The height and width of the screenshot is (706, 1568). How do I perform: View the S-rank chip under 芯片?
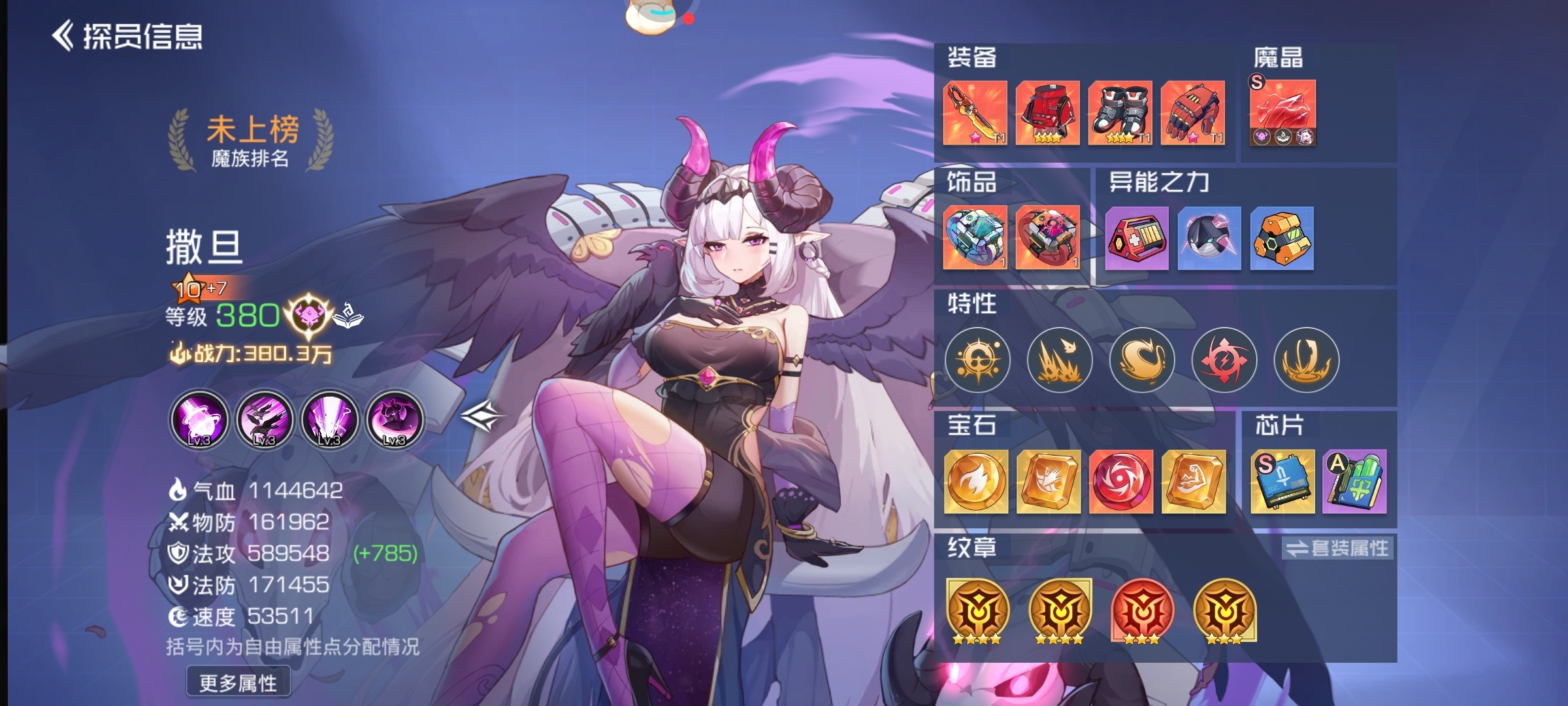tap(1282, 482)
